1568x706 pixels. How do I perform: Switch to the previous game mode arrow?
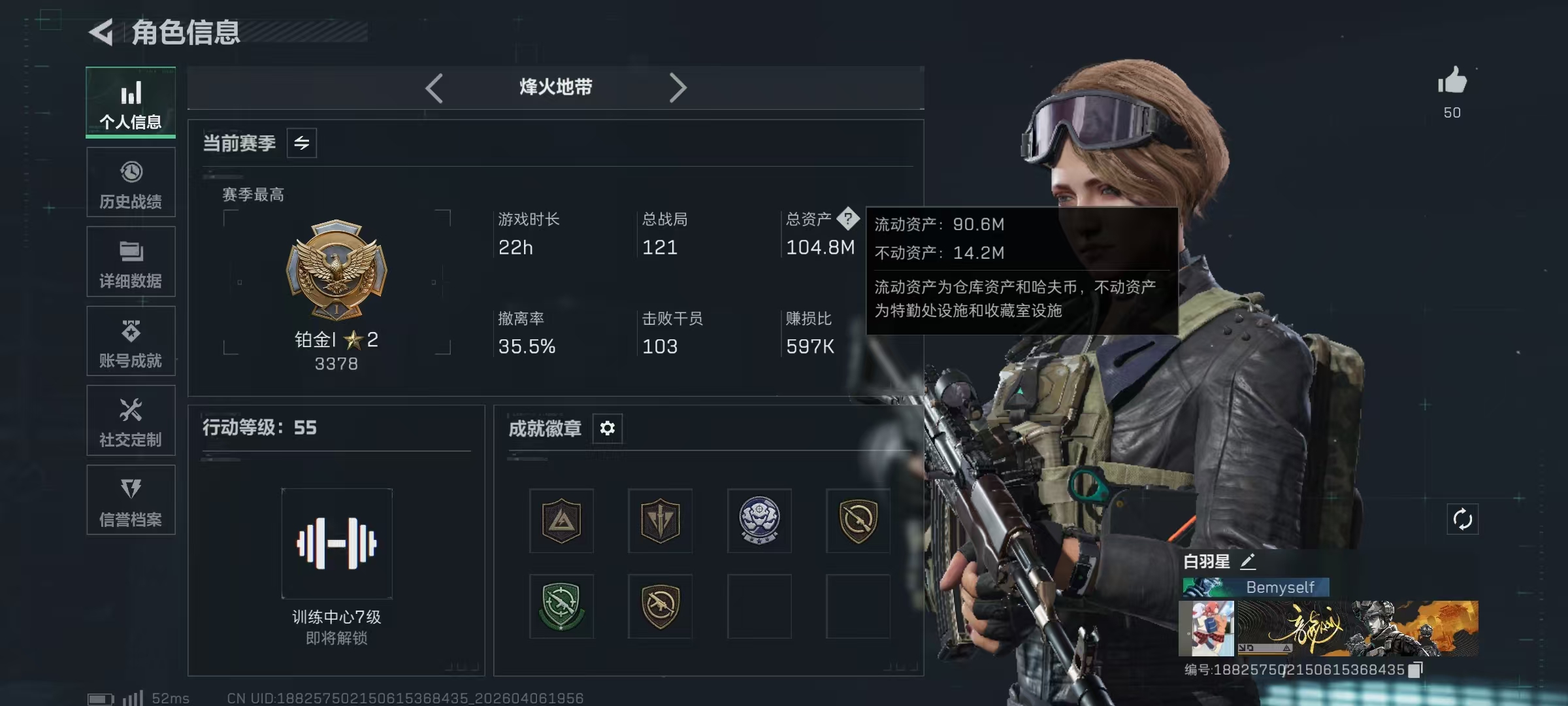[434, 88]
